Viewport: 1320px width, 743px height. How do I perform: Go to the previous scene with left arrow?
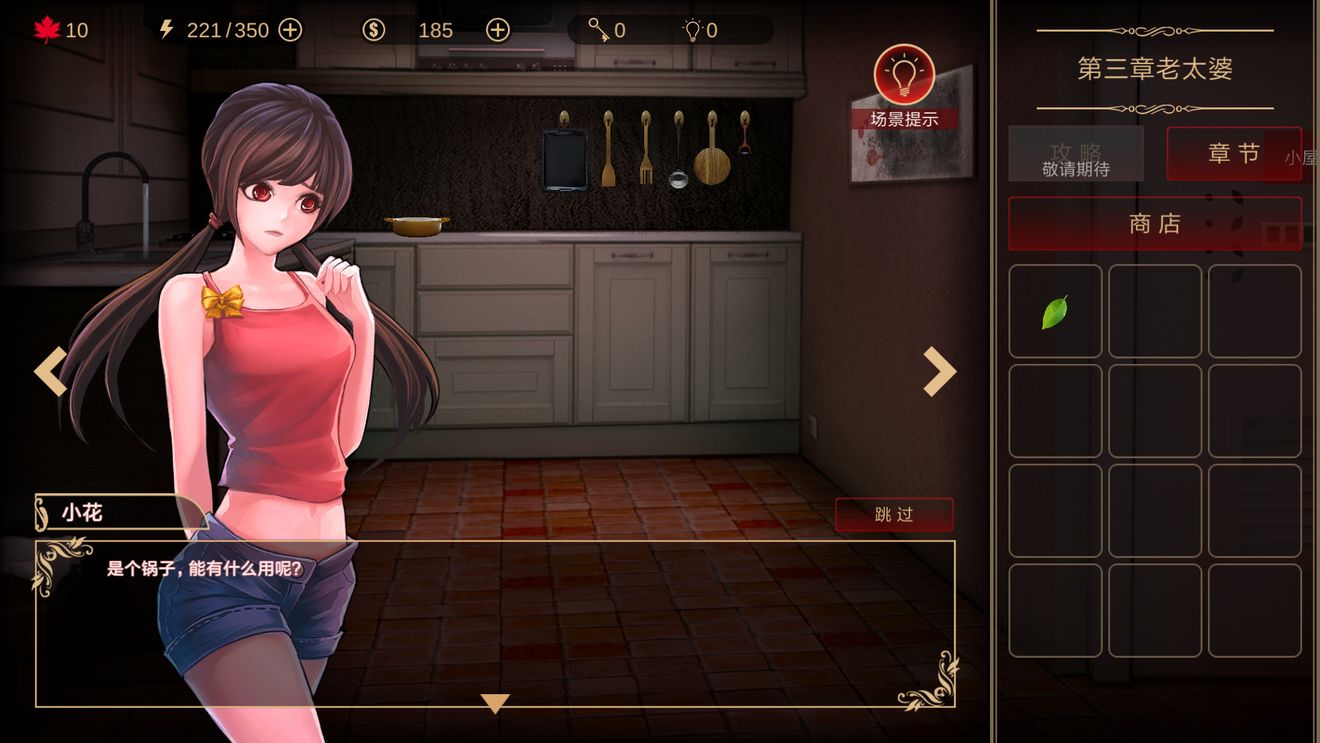point(50,371)
